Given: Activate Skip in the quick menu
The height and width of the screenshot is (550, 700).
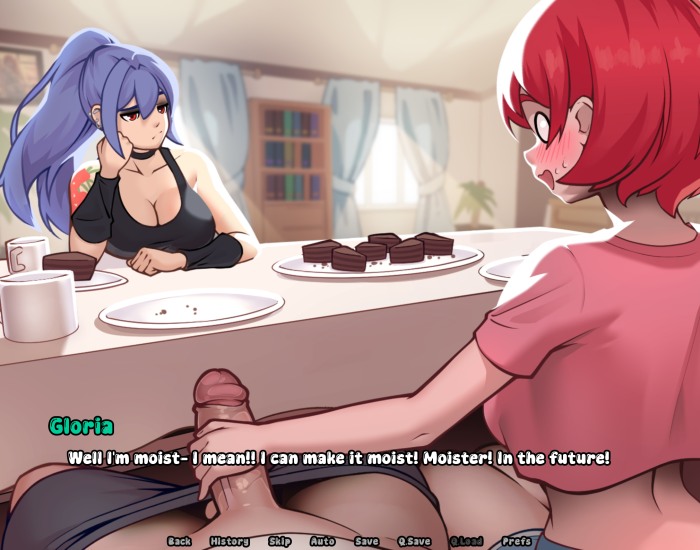Looking at the screenshot, I should pyautogui.click(x=280, y=541).
